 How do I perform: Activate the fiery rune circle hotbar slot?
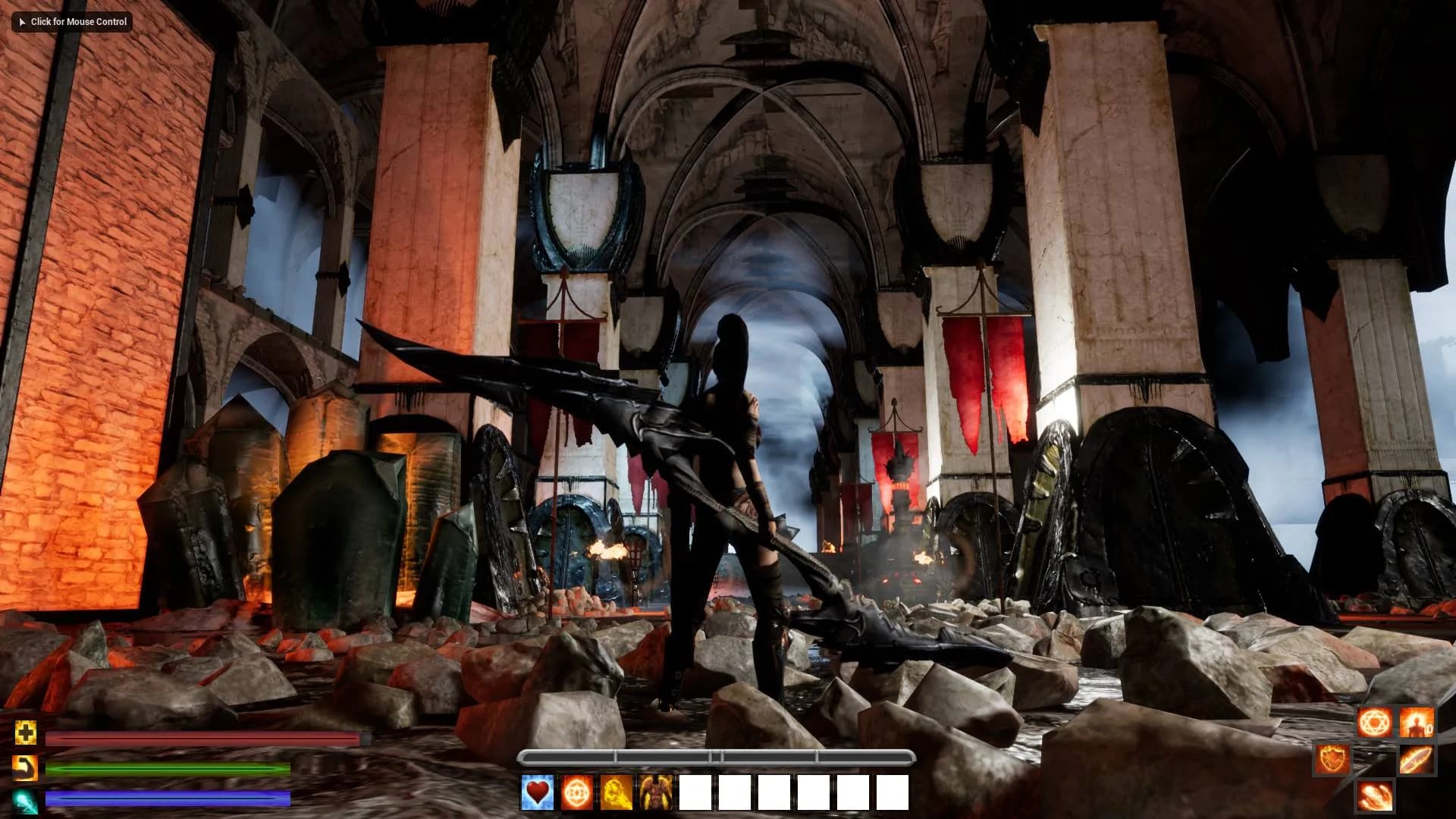[577, 792]
